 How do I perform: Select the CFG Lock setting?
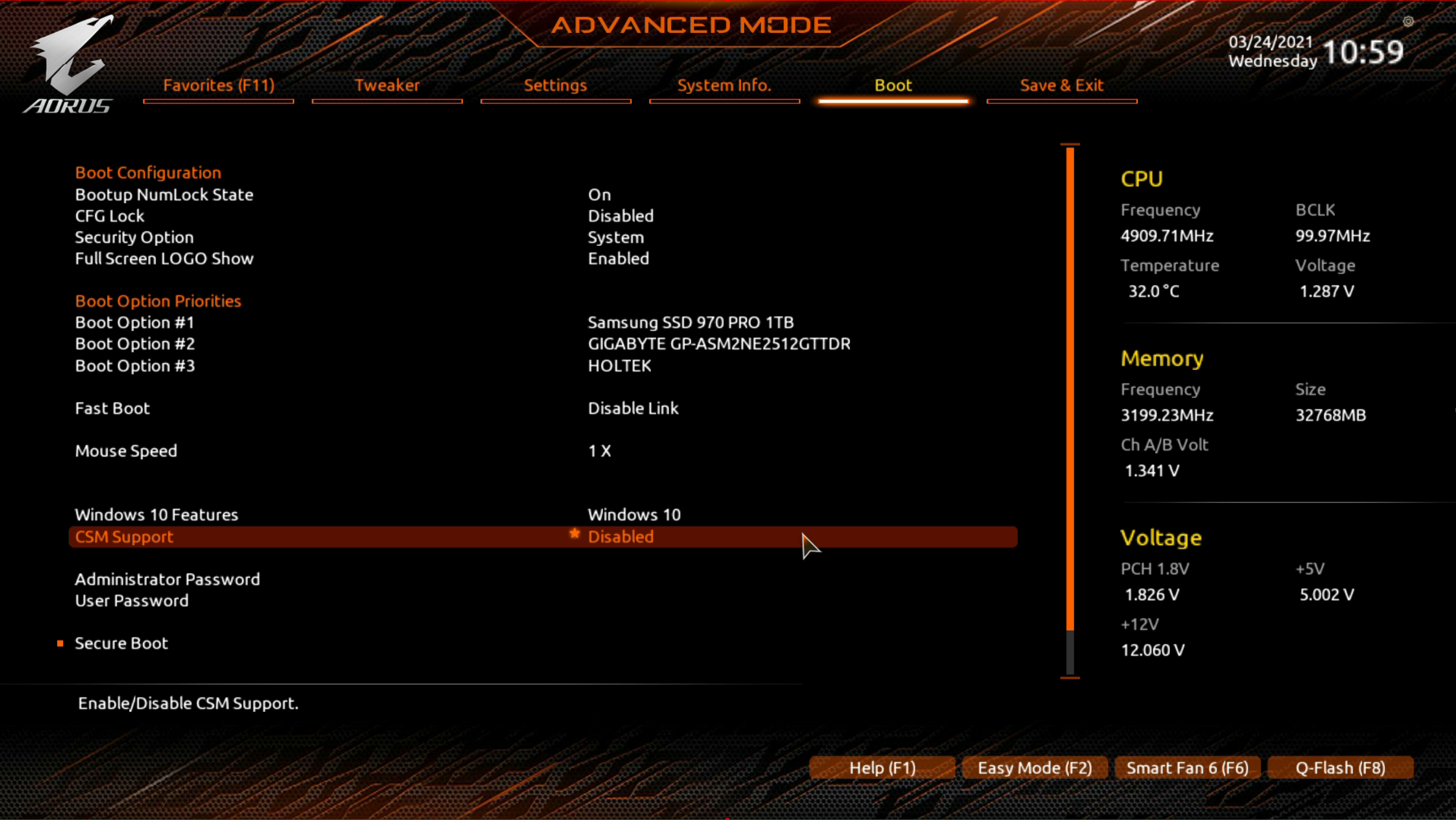coord(110,216)
